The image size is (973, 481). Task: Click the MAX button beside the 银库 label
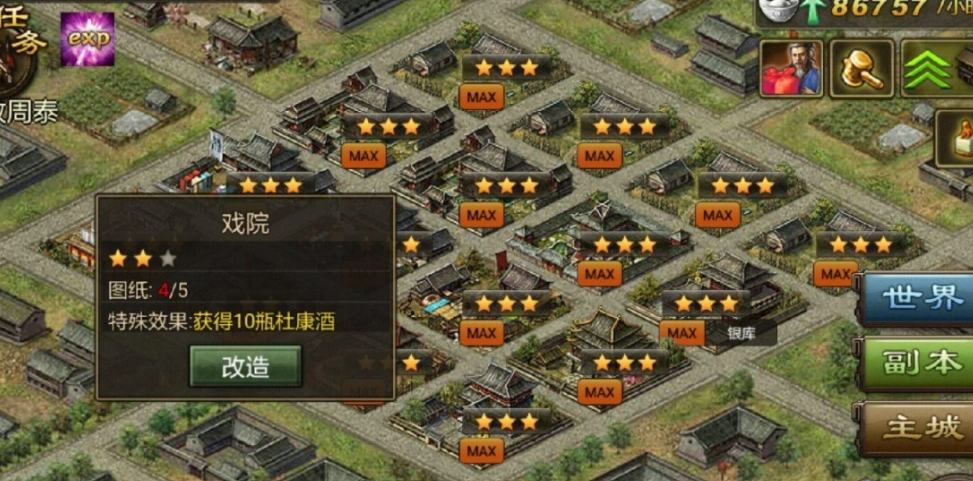[x=682, y=333]
